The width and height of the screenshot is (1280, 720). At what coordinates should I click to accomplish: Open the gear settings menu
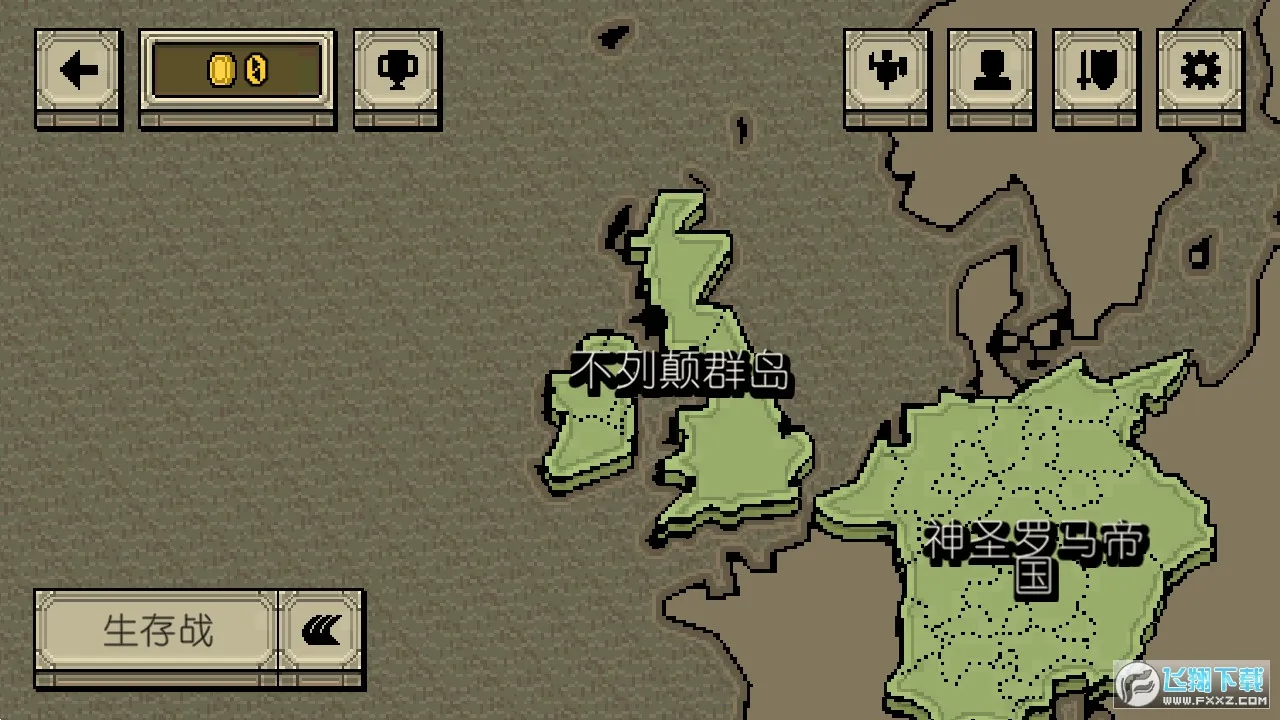point(1200,72)
